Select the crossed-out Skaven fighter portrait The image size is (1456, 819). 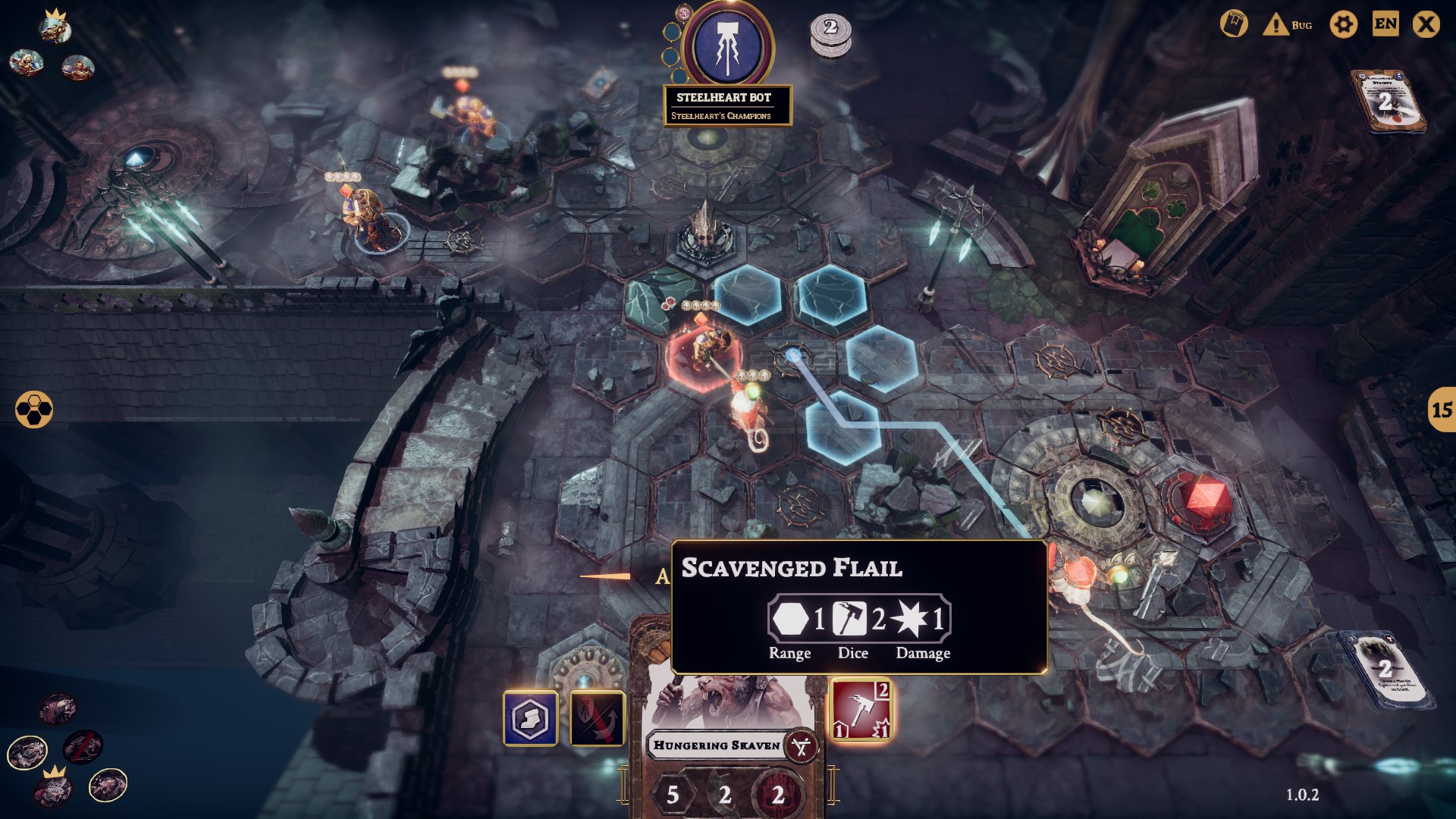point(83,748)
